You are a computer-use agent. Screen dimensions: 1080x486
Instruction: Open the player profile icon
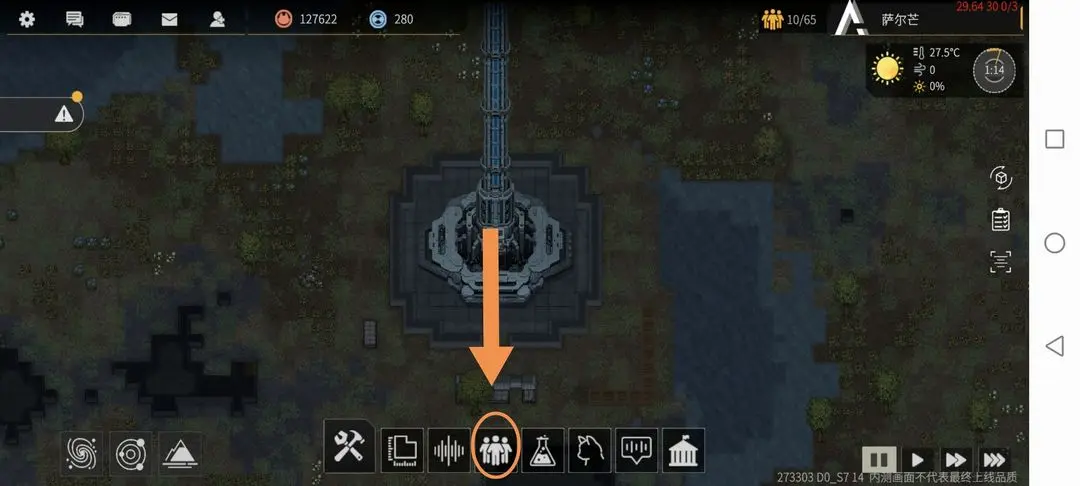point(217,19)
